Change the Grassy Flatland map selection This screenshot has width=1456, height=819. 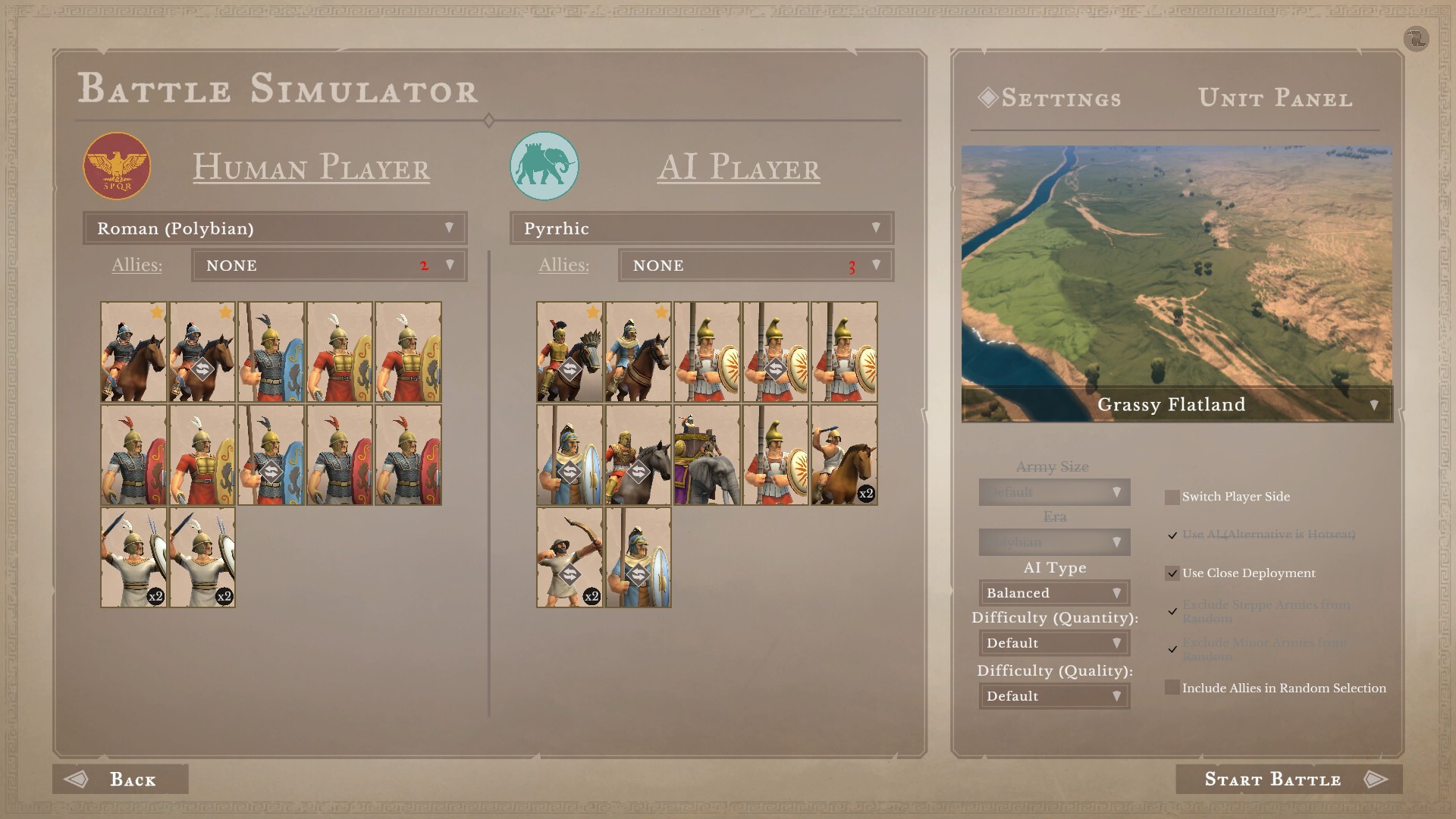pyautogui.click(x=1176, y=405)
